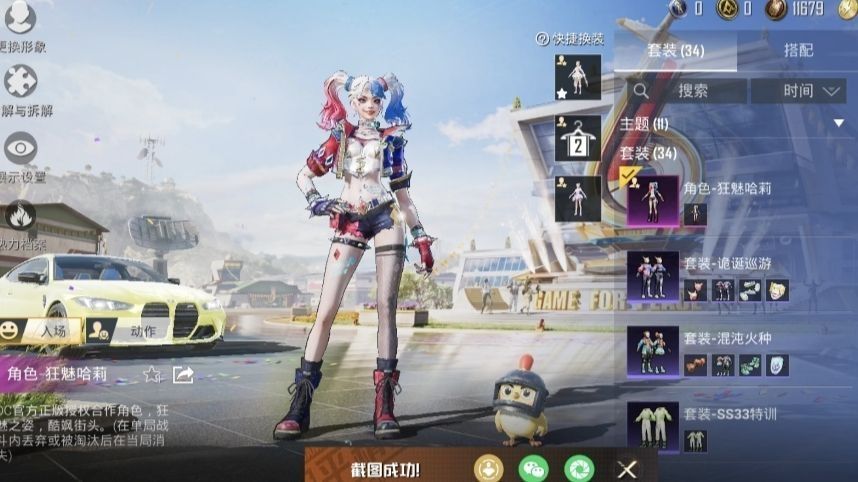The height and width of the screenshot is (482, 858).
Task: Select the hanger preset slot numbered 2
Action: click(578, 138)
